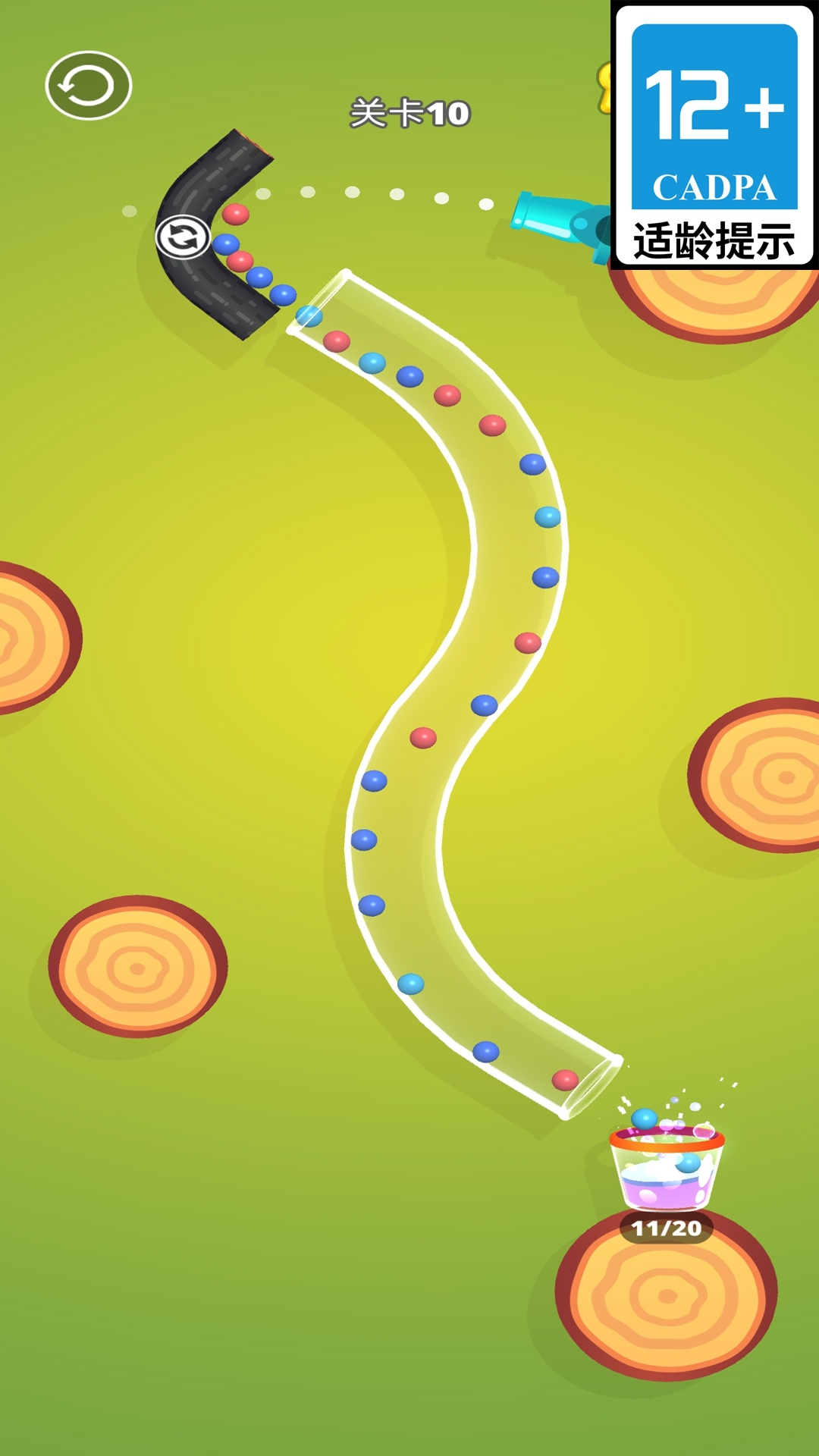819x1456 pixels.
Task: Tap the rotate icon on the black pipe
Action: pyautogui.click(x=182, y=237)
